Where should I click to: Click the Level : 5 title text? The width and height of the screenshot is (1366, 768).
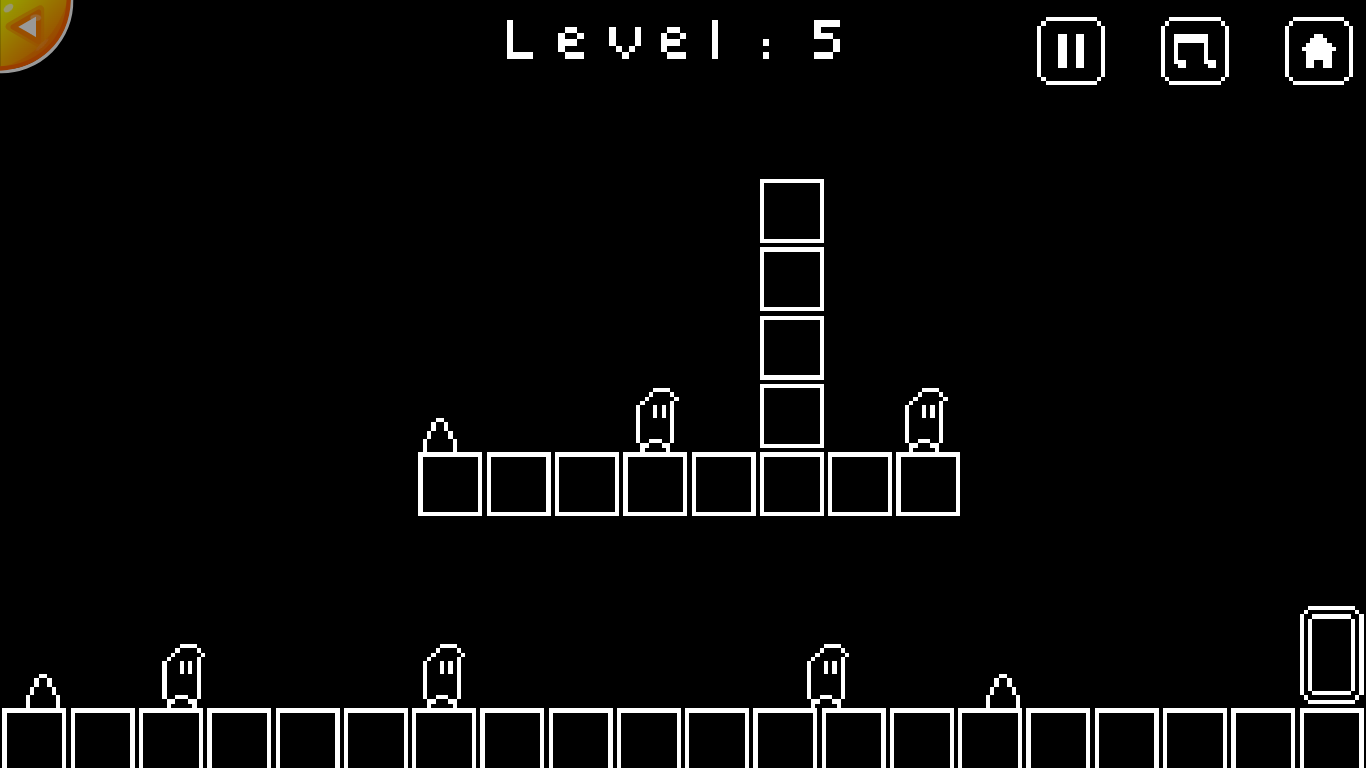(x=672, y=42)
